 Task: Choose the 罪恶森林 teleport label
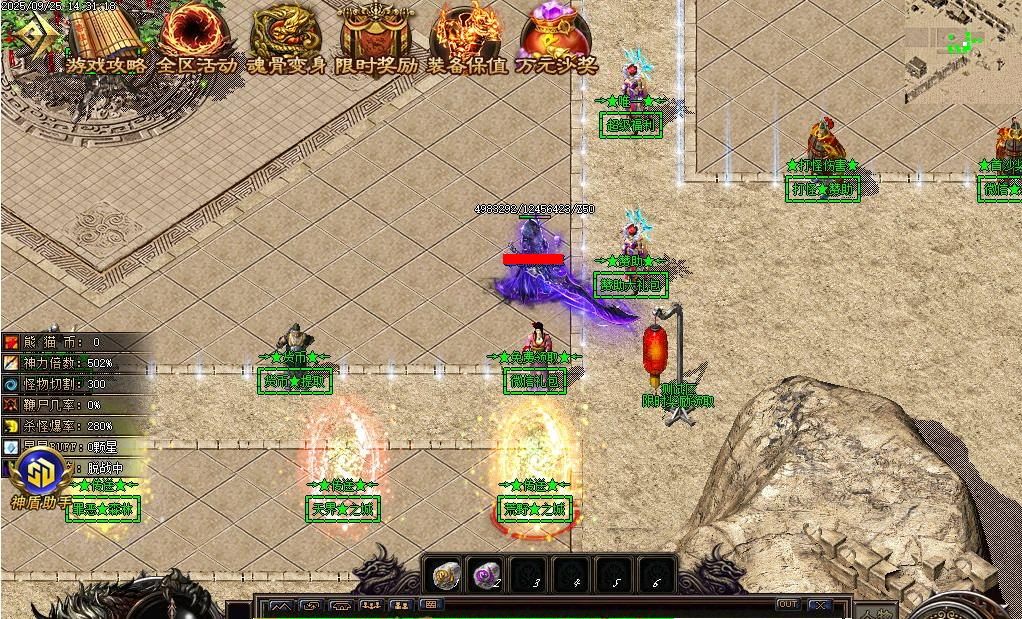pyautogui.click(x=103, y=509)
